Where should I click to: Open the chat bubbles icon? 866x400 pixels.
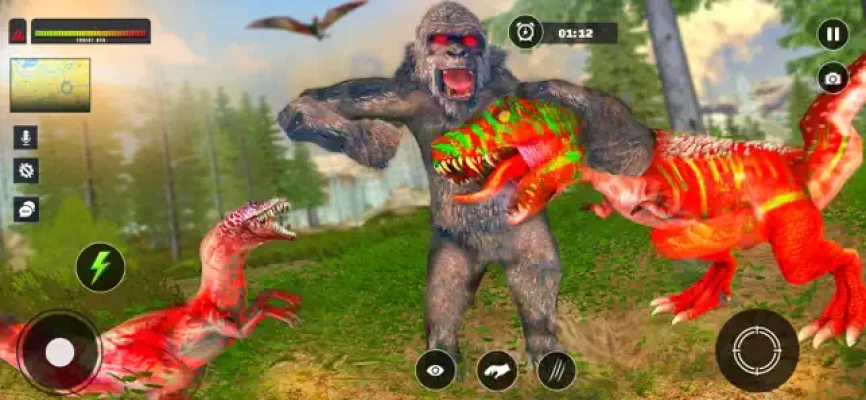point(25,208)
